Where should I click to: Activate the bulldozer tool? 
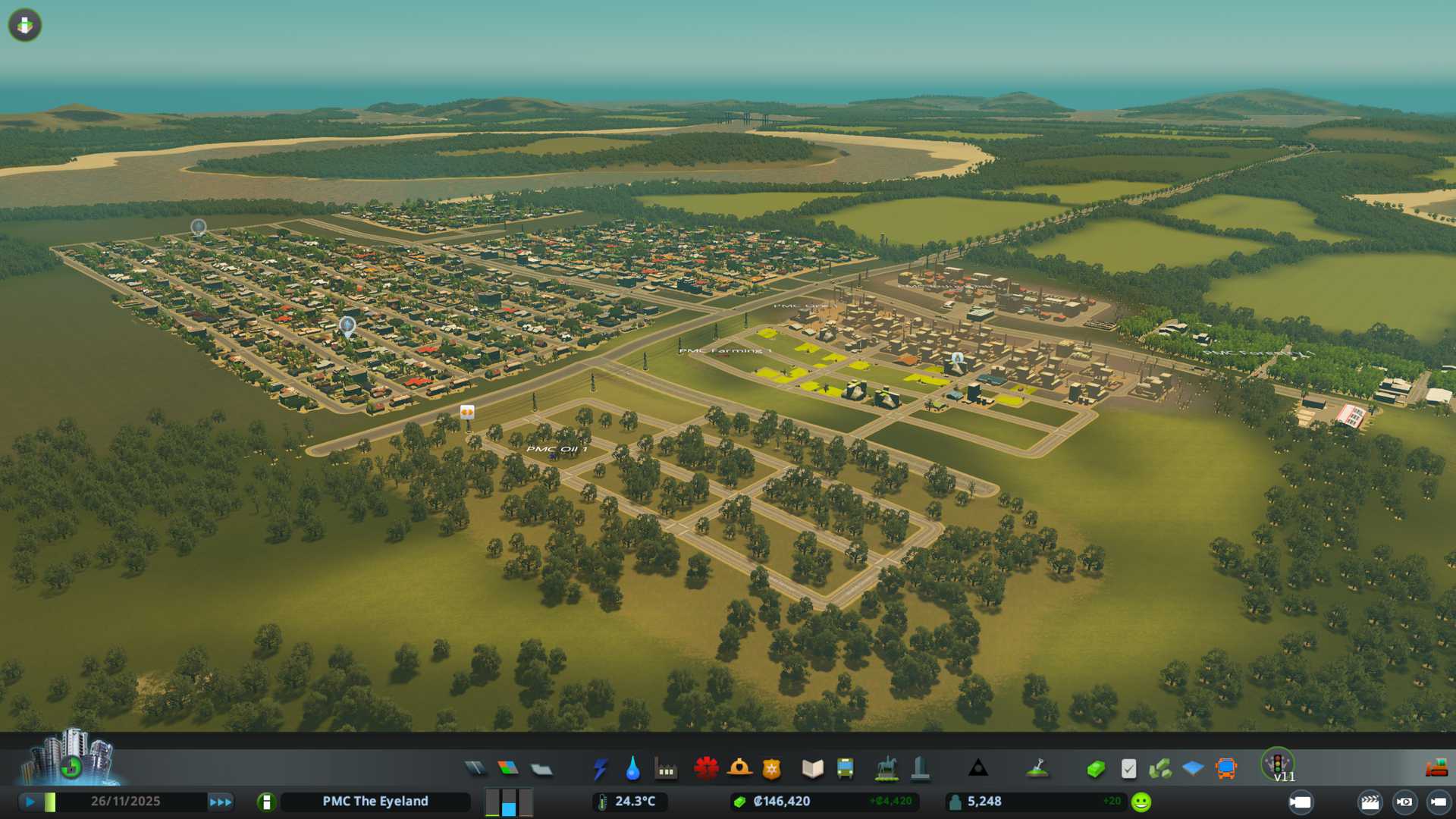(x=1436, y=769)
